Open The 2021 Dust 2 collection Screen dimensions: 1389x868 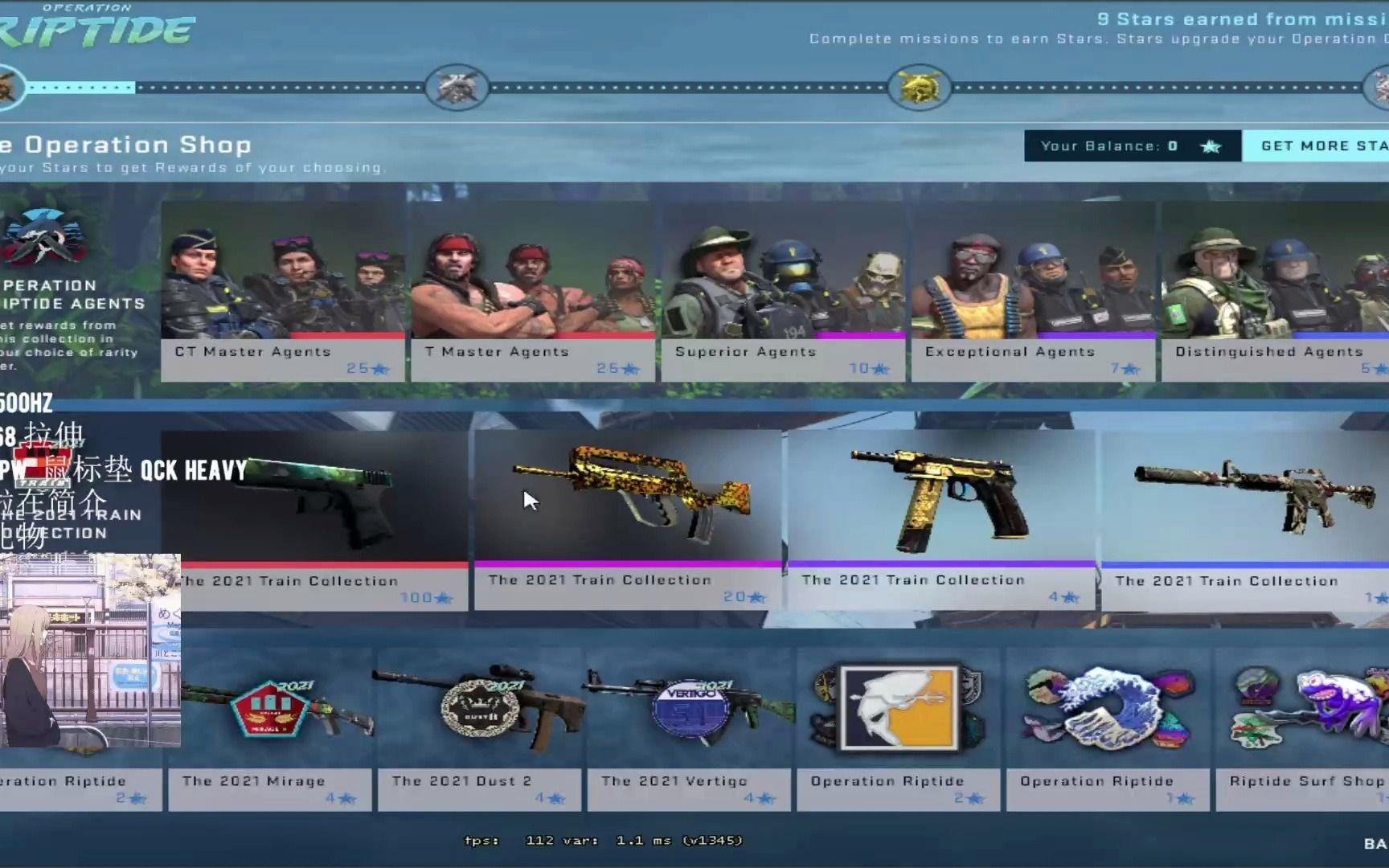tap(480, 707)
